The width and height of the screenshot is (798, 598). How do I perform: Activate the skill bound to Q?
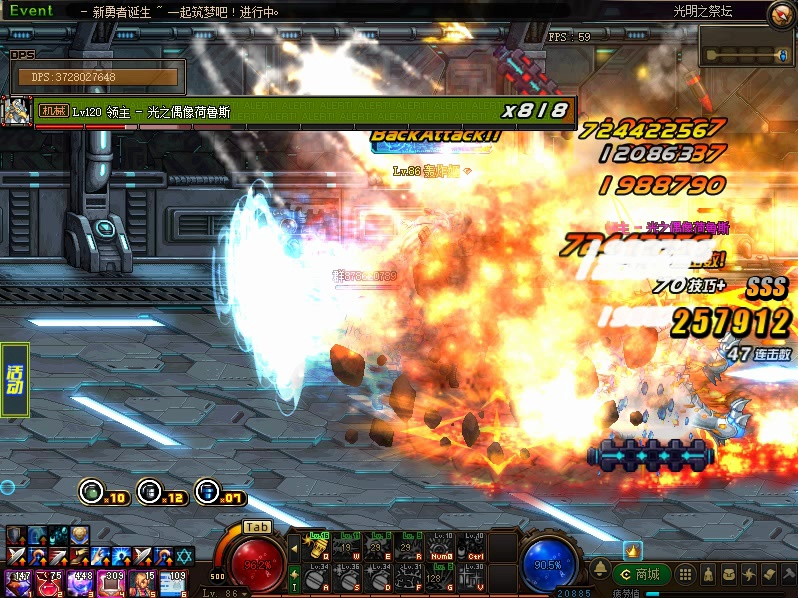tap(318, 547)
